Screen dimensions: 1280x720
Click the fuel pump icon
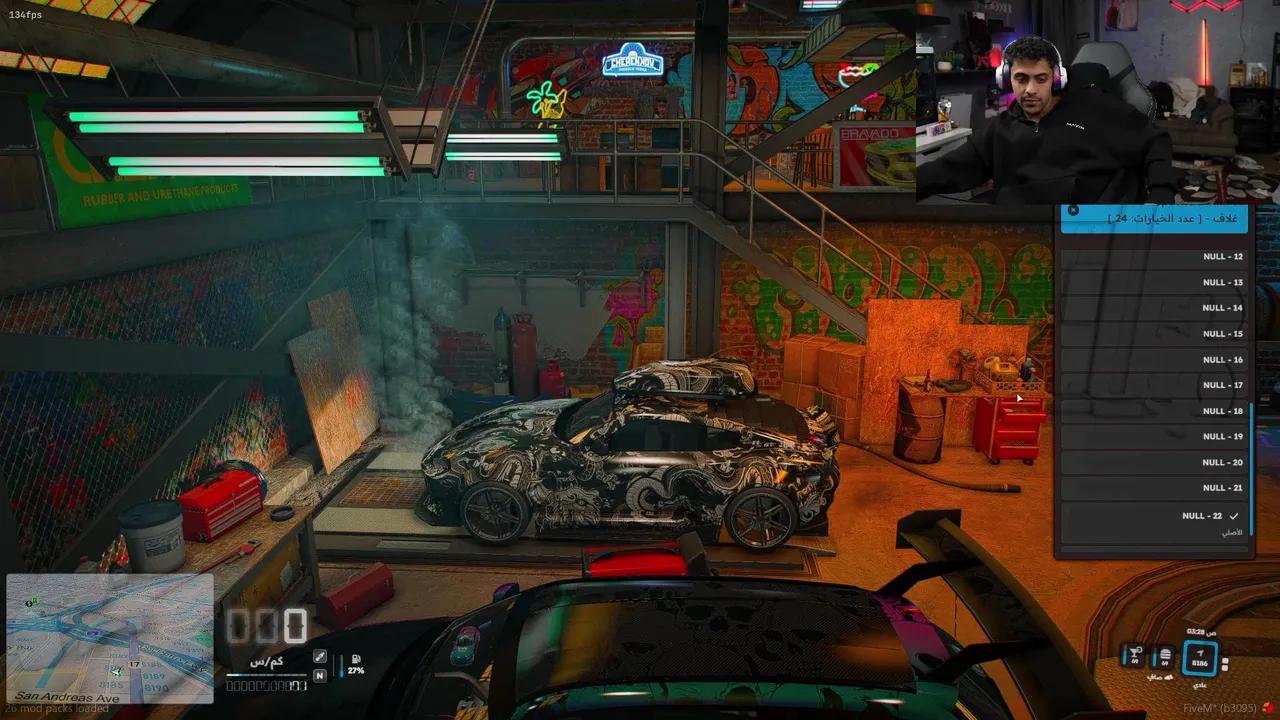pyautogui.click(x=355, y=661)
